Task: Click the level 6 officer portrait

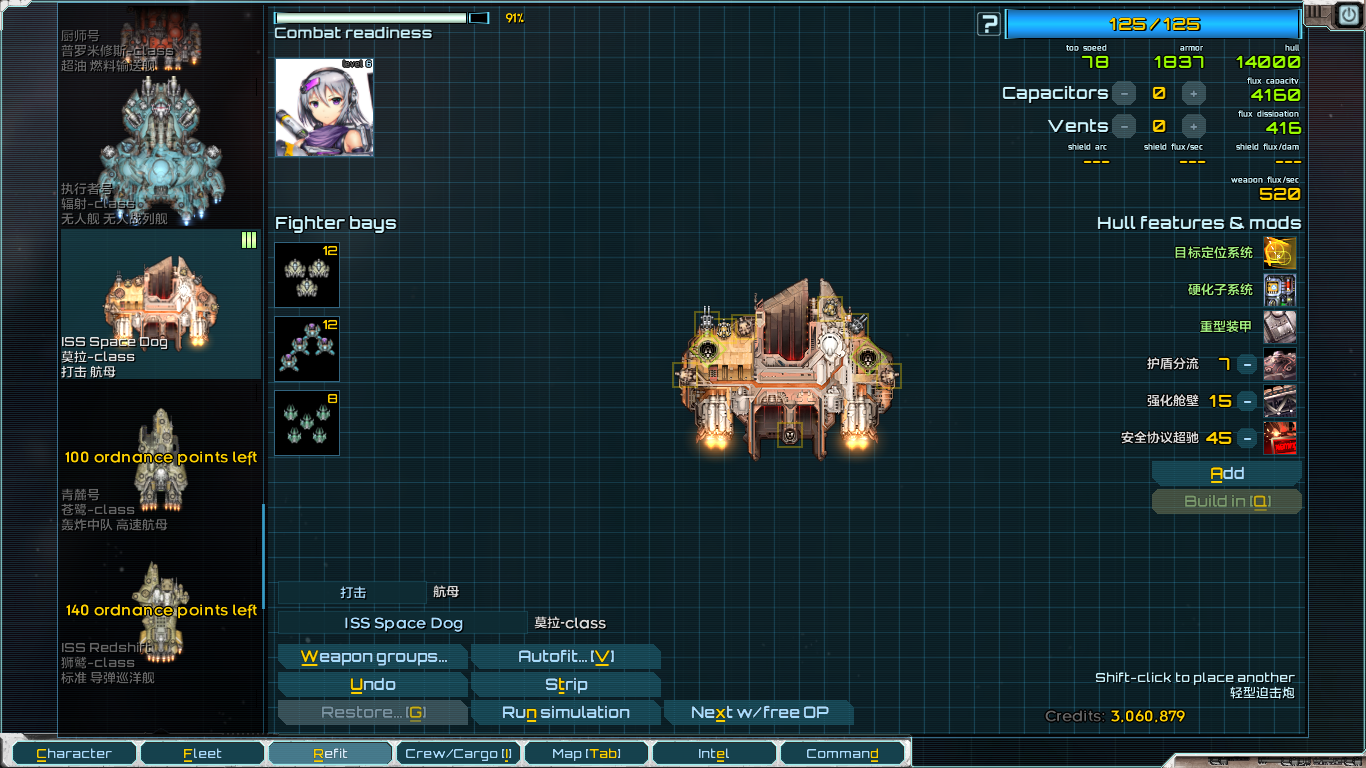Action: click(325, 105)
